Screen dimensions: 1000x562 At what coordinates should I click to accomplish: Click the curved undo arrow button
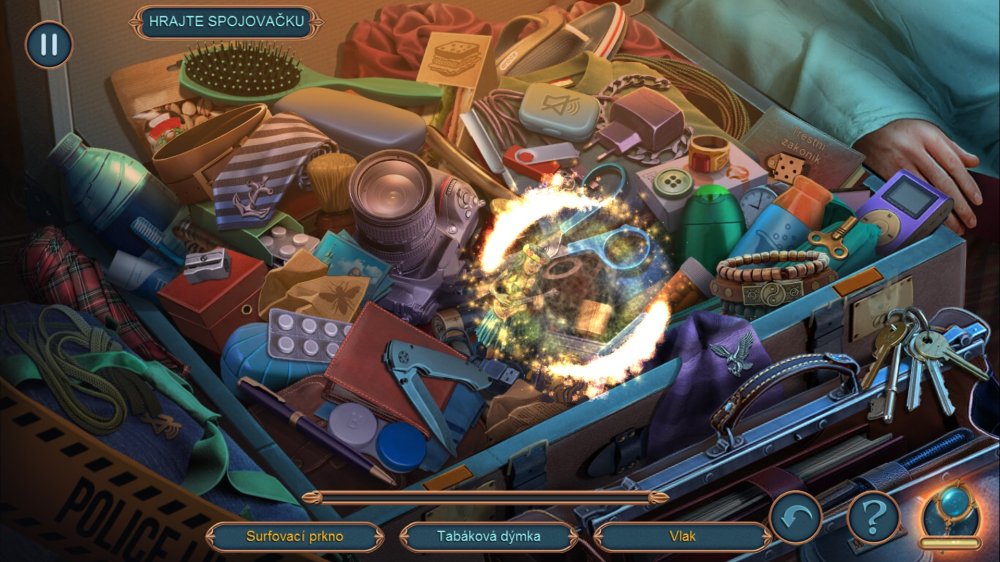[x=796, y=517]
